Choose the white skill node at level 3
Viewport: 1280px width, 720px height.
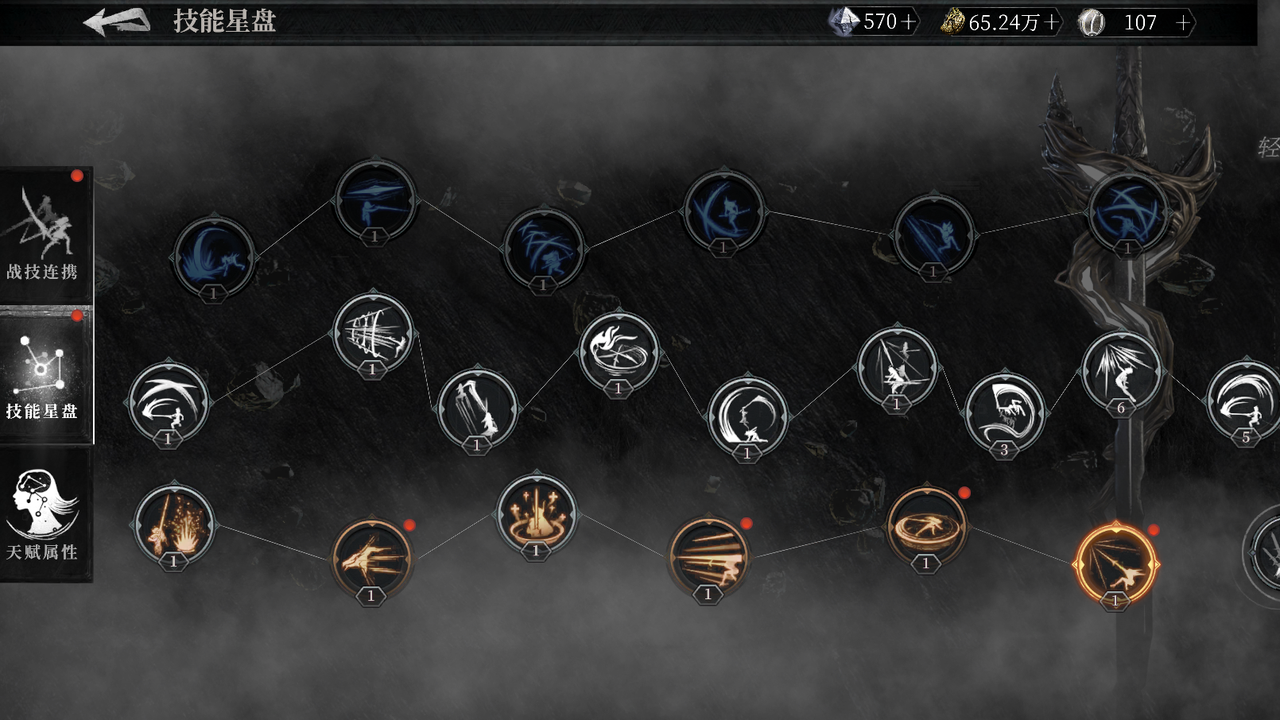pos(1004,412)
